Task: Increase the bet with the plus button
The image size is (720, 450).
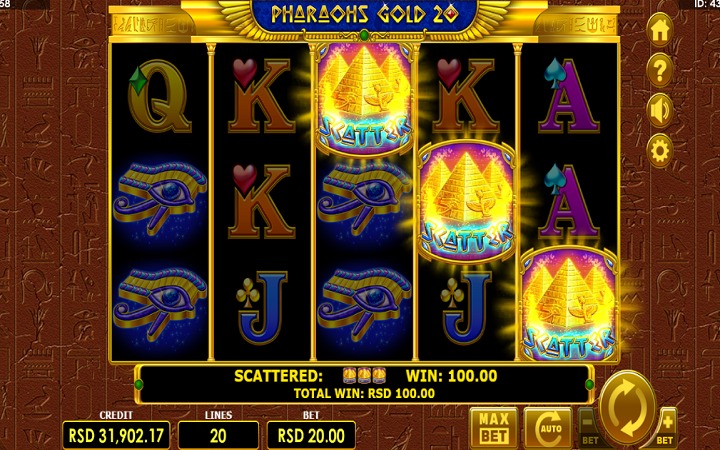Action: coord(666,425)
